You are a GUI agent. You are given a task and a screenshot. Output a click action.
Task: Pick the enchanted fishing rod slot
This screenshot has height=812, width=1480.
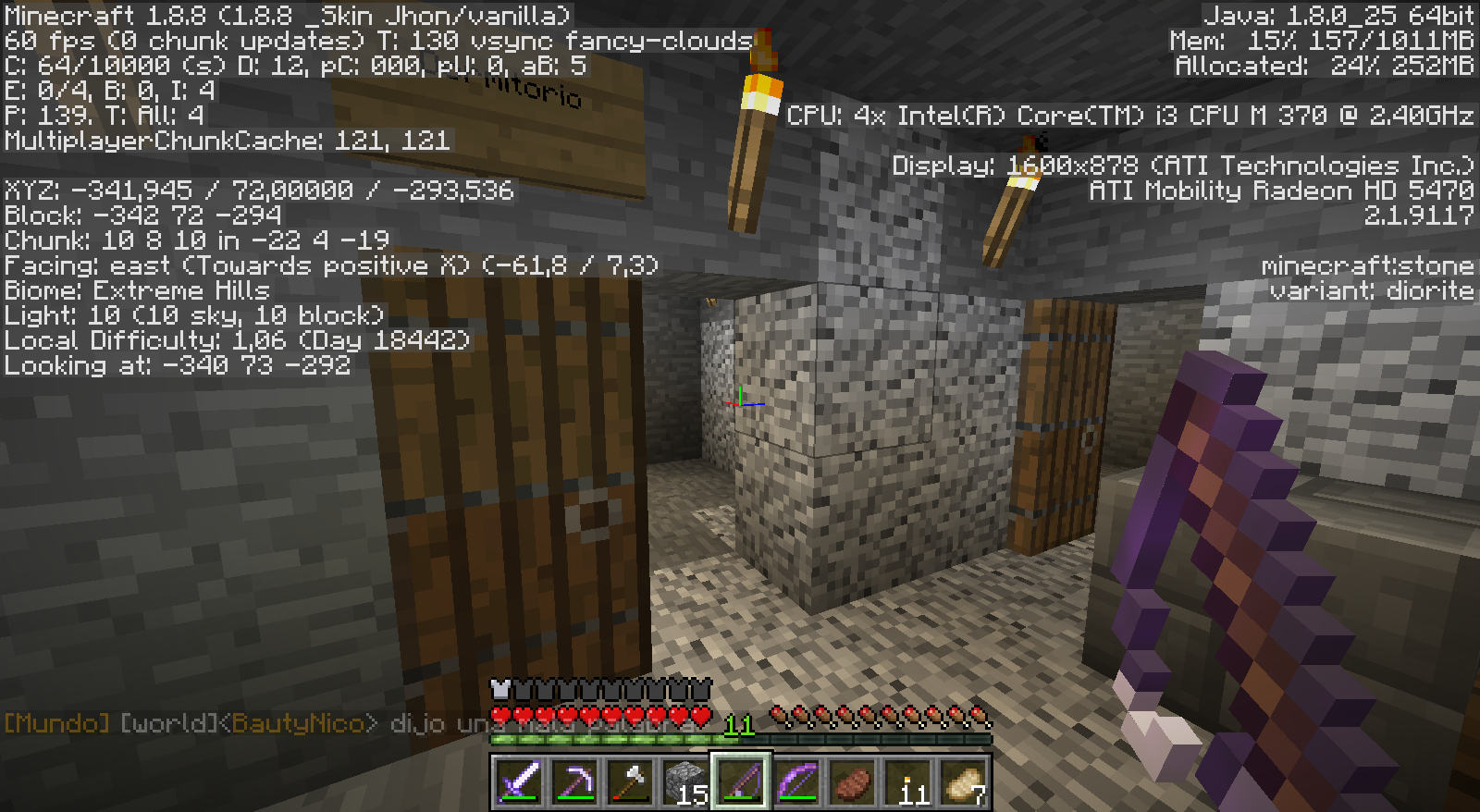click(x=741, y=782)
